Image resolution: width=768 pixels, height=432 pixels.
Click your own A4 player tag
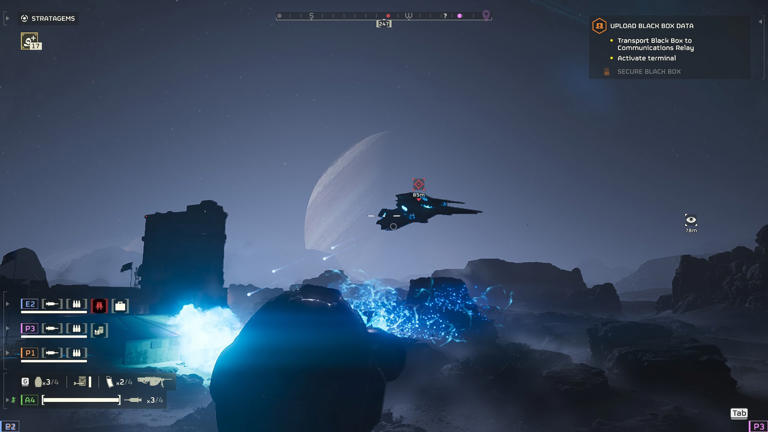click(30, 400)
